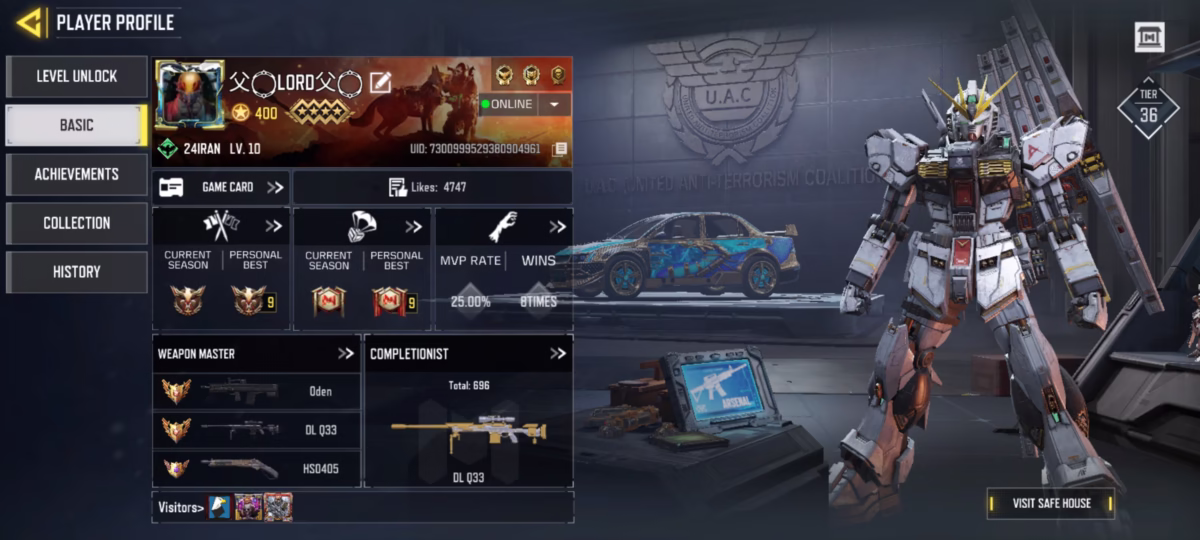Viewport: 1200px width, 540px height.
Task: Open the Game Card
Action: 221,187
